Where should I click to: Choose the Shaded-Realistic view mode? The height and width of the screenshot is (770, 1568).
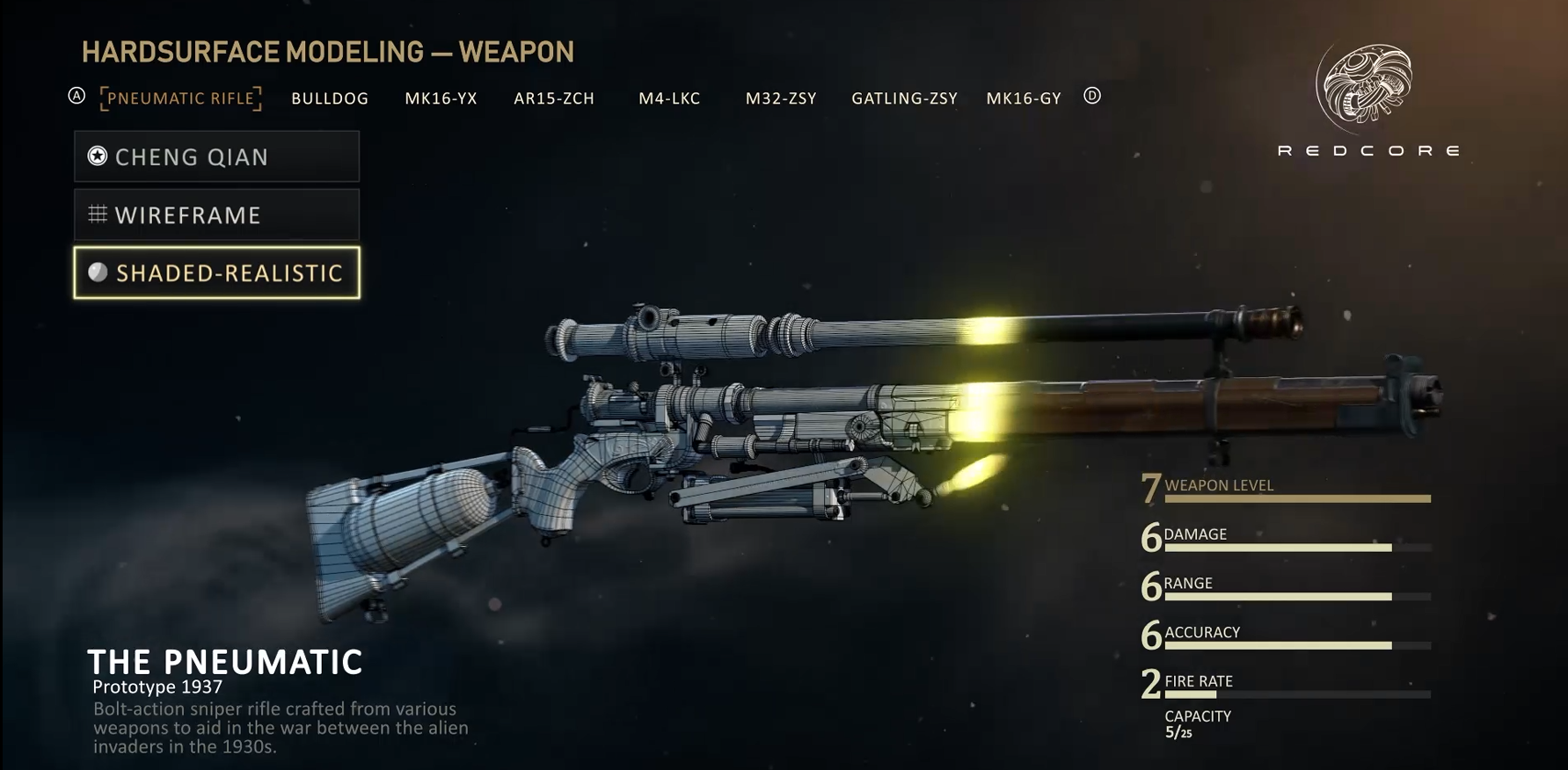tap(216, 273)
